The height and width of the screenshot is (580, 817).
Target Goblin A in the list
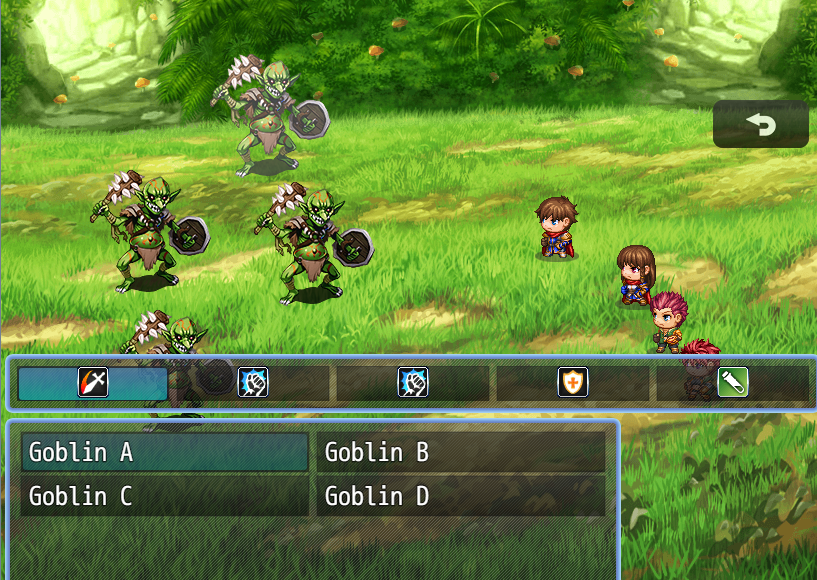[164, 452]
